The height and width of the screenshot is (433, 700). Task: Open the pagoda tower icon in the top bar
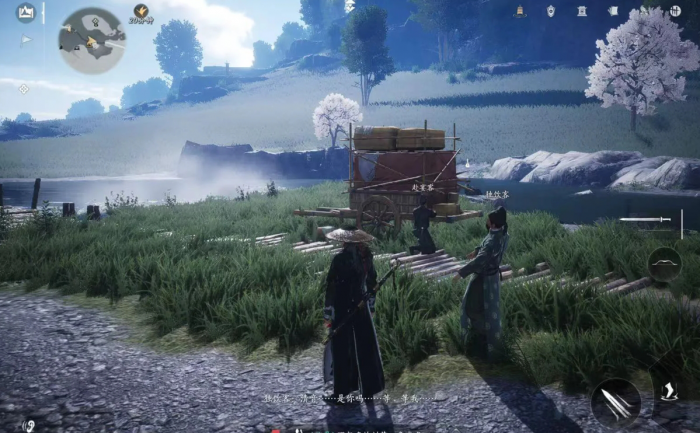[520, 11]
